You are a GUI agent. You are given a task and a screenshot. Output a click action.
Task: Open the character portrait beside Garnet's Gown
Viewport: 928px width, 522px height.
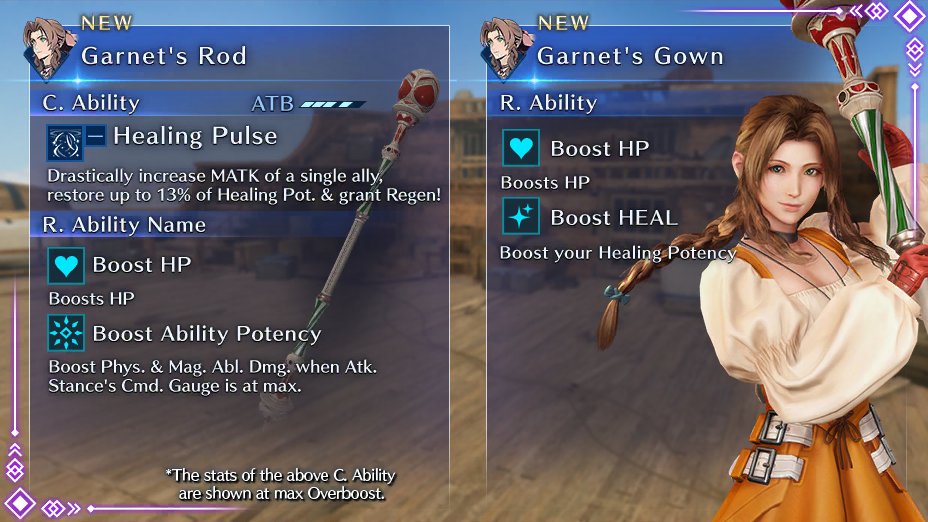tap(503, 47)
